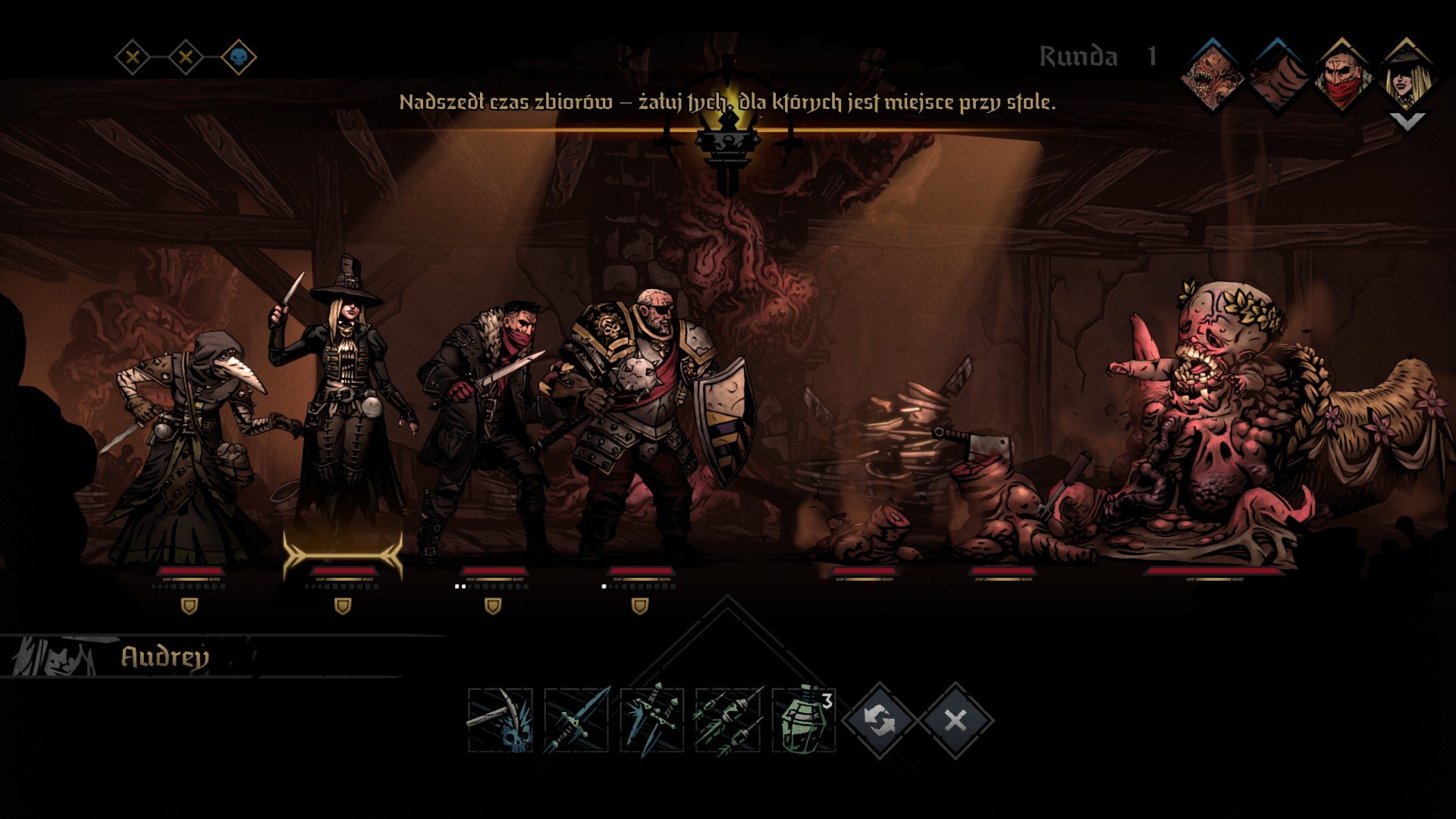Activate the Flashing Daggers twin-blade skill
The width and height of the screenshot is (1456, 819).
pos(652,720)
